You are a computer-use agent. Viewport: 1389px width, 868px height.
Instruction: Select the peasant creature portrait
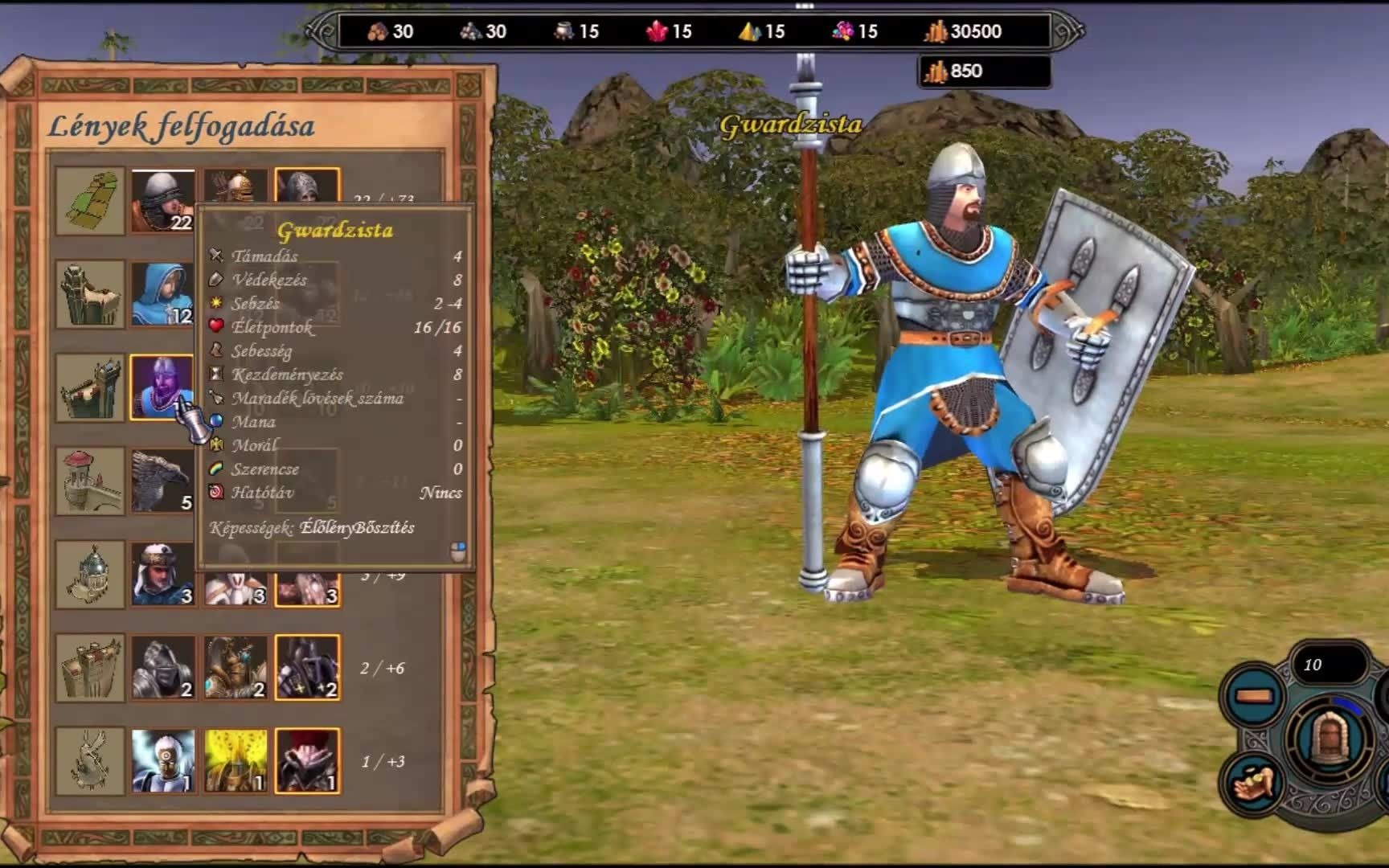pyautogui.click(x=162, y=201)
